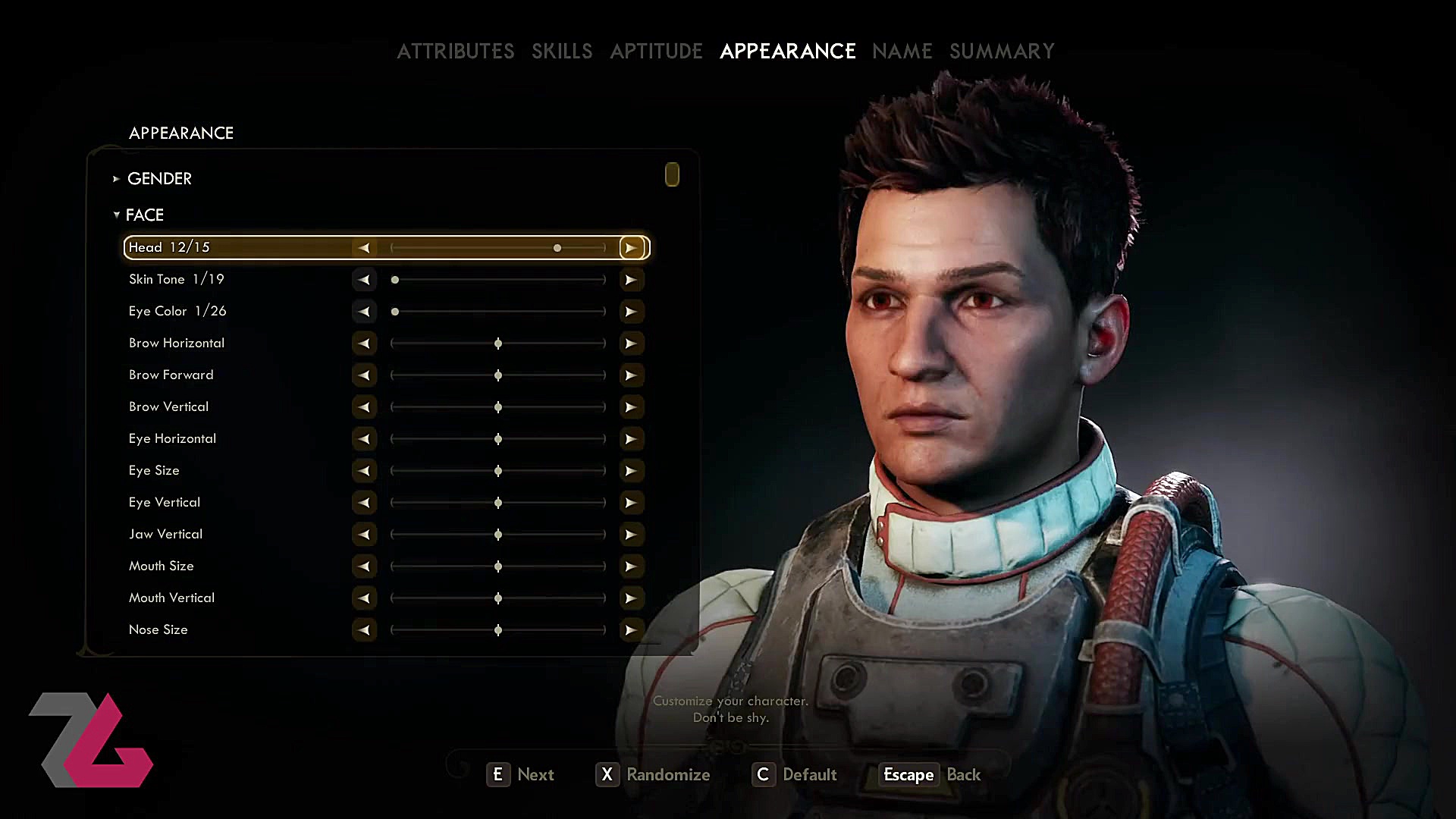1456x819 pixels.
Task: Advance Eye Color with the right arrow
Action: point(632,311)
